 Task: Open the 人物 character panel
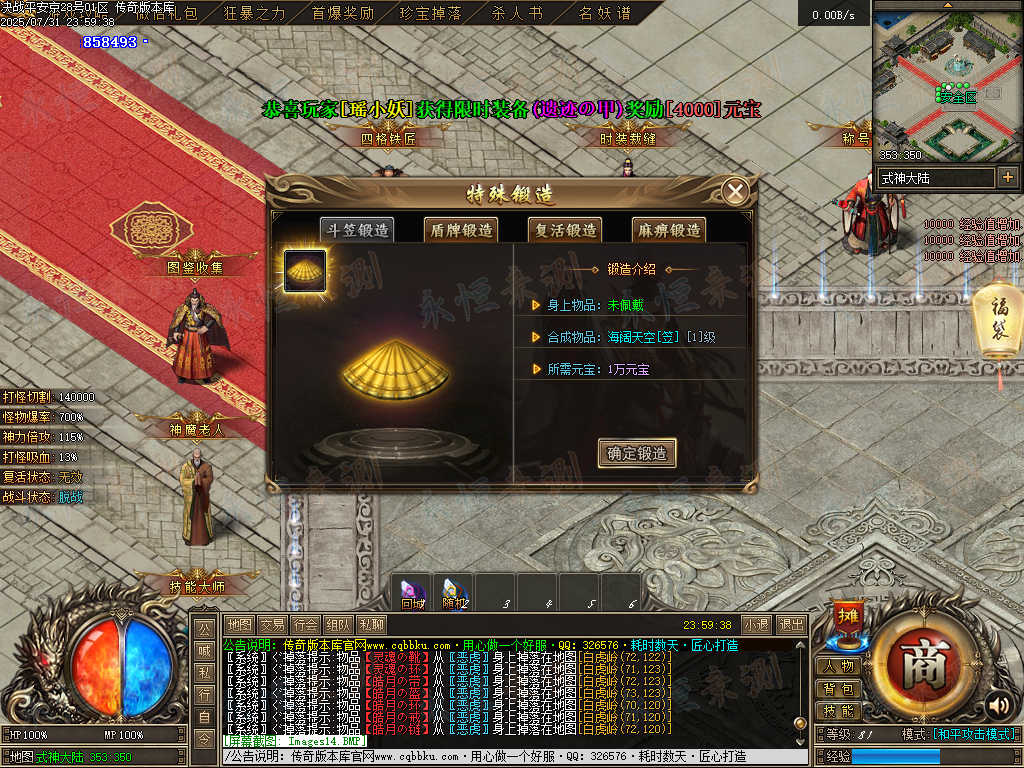[840, 666]
